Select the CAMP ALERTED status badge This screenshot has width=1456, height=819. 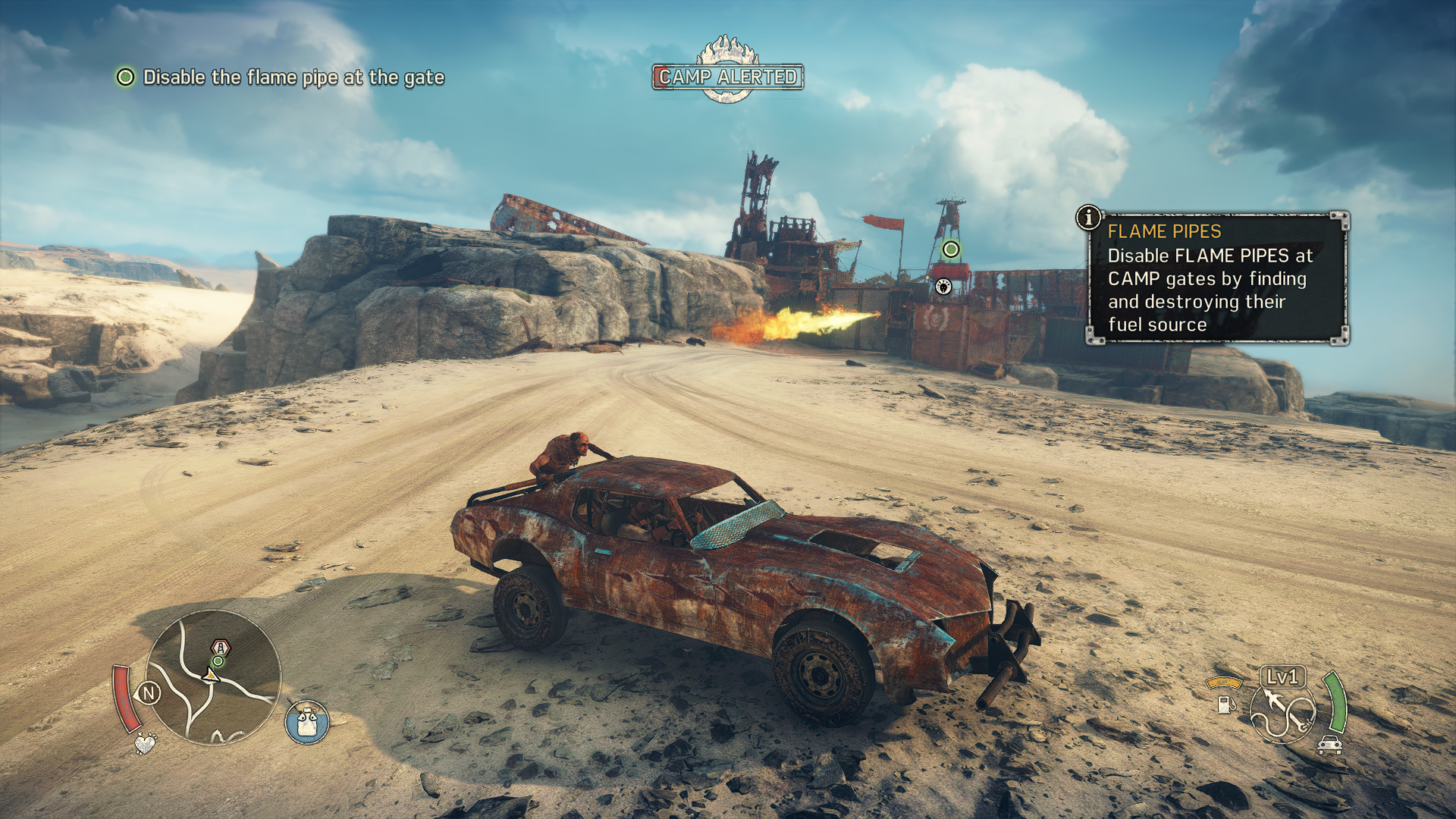pos(727,77)
